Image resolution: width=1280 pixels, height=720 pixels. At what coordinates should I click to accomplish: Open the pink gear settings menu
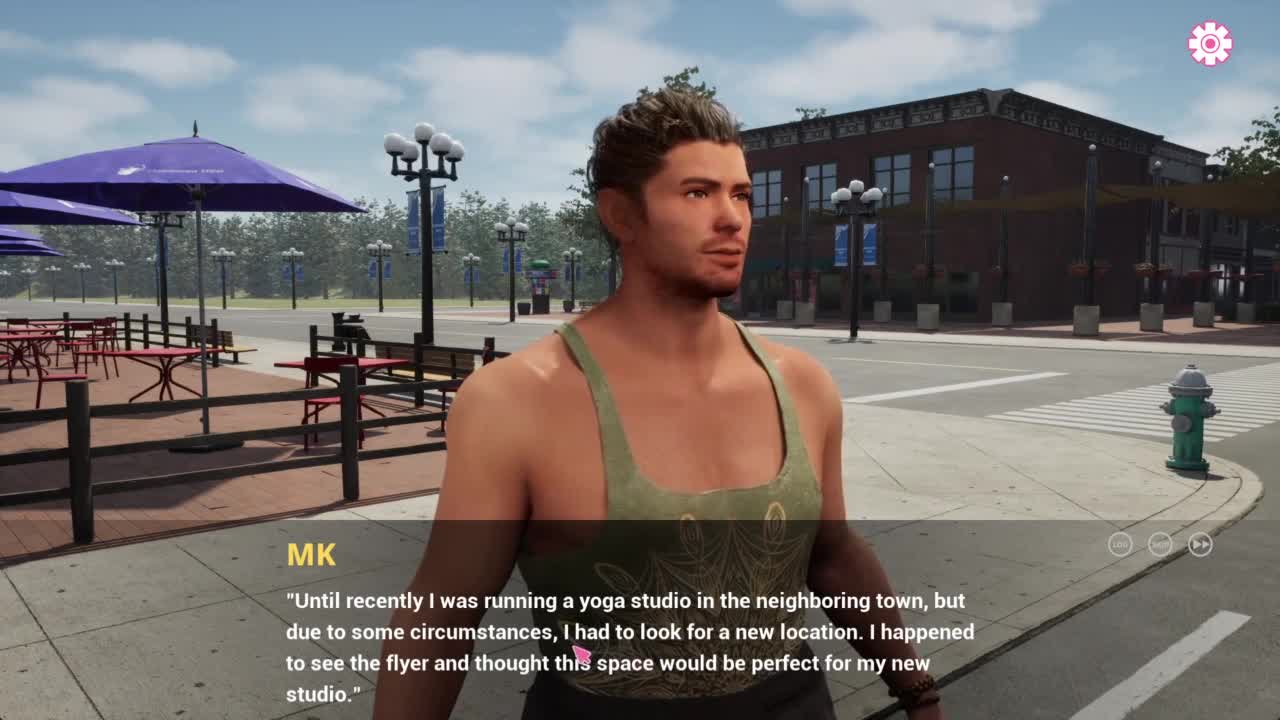[x=1210, y=44]
